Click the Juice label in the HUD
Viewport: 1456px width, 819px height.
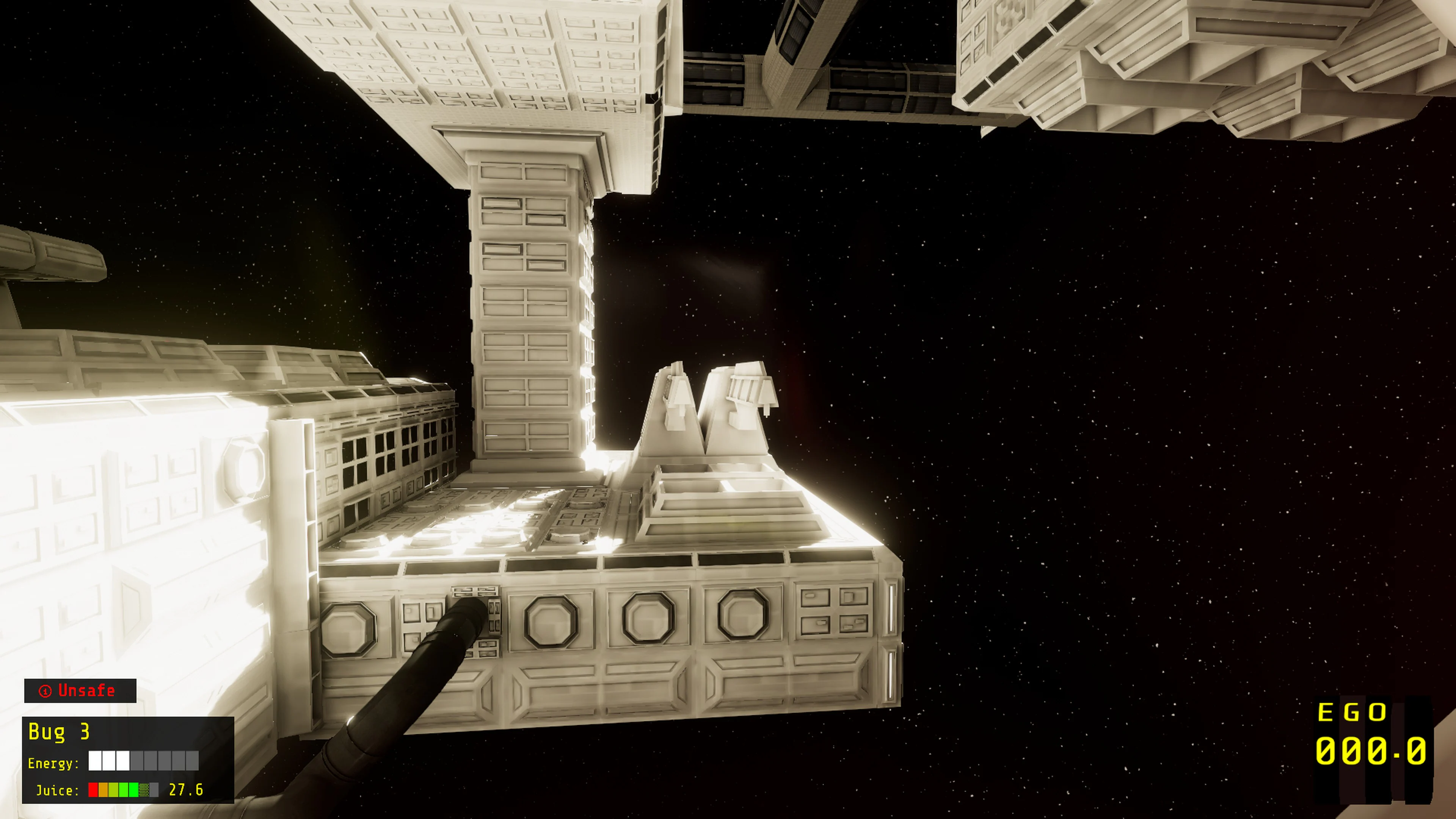click(x=56, y=791)
